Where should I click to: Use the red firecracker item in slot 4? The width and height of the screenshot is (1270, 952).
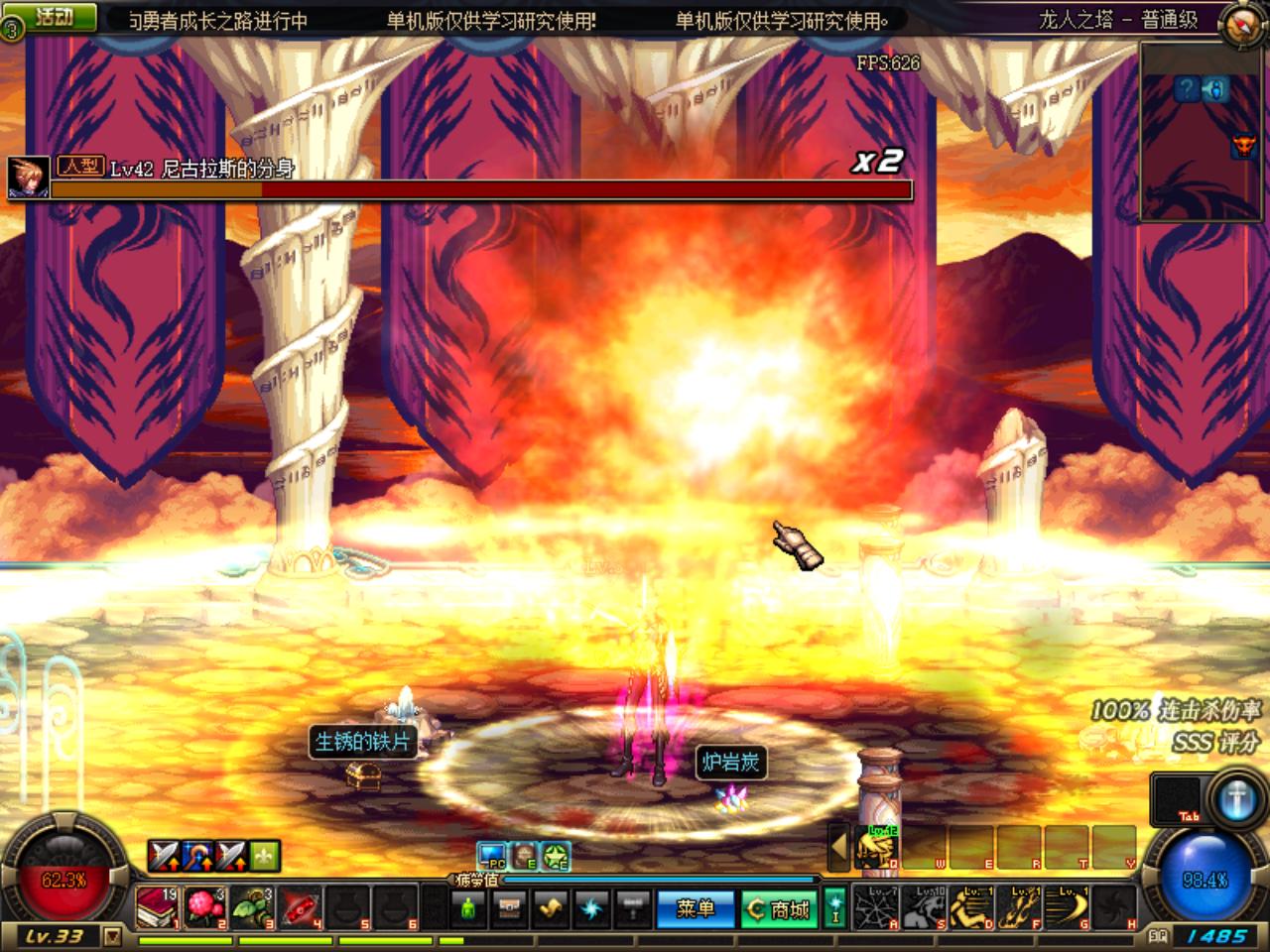coord(299,908)
